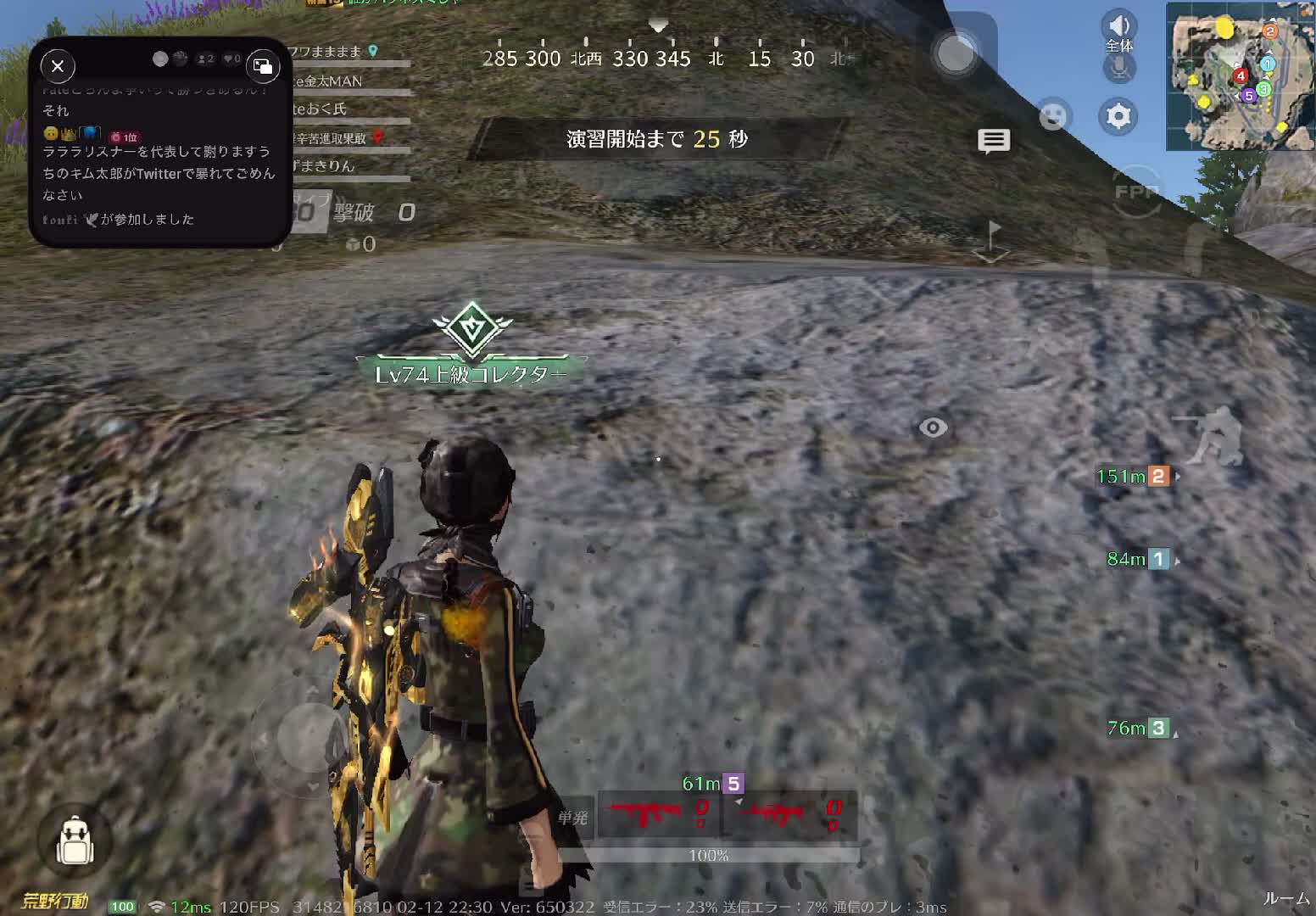1316x916 pixels.
Task: Change the 単発 fire mode
Action: pyautogui.click(x=572, y=818)
